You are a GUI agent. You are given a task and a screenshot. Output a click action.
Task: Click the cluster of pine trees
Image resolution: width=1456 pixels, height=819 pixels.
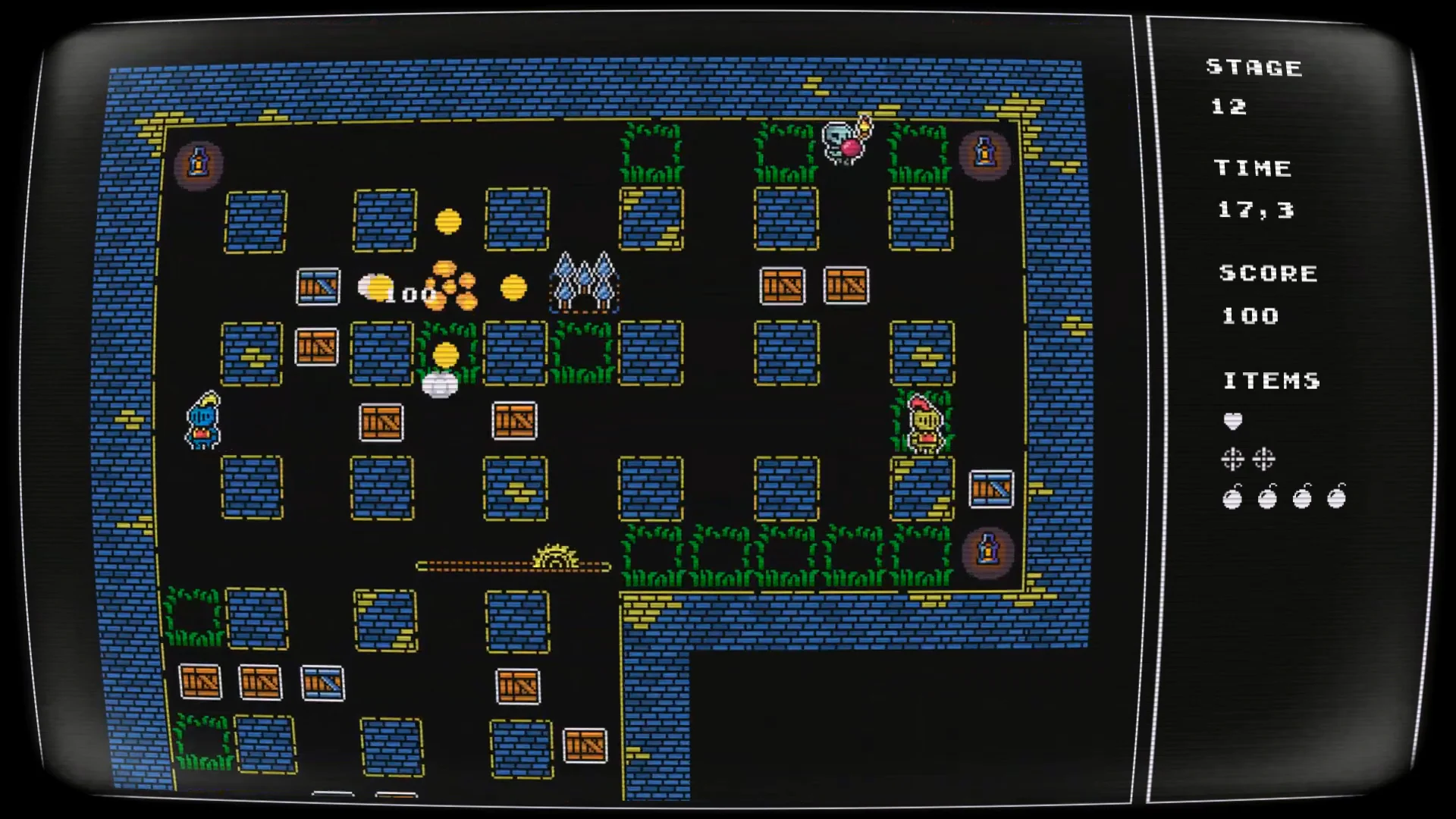[584, 281]
